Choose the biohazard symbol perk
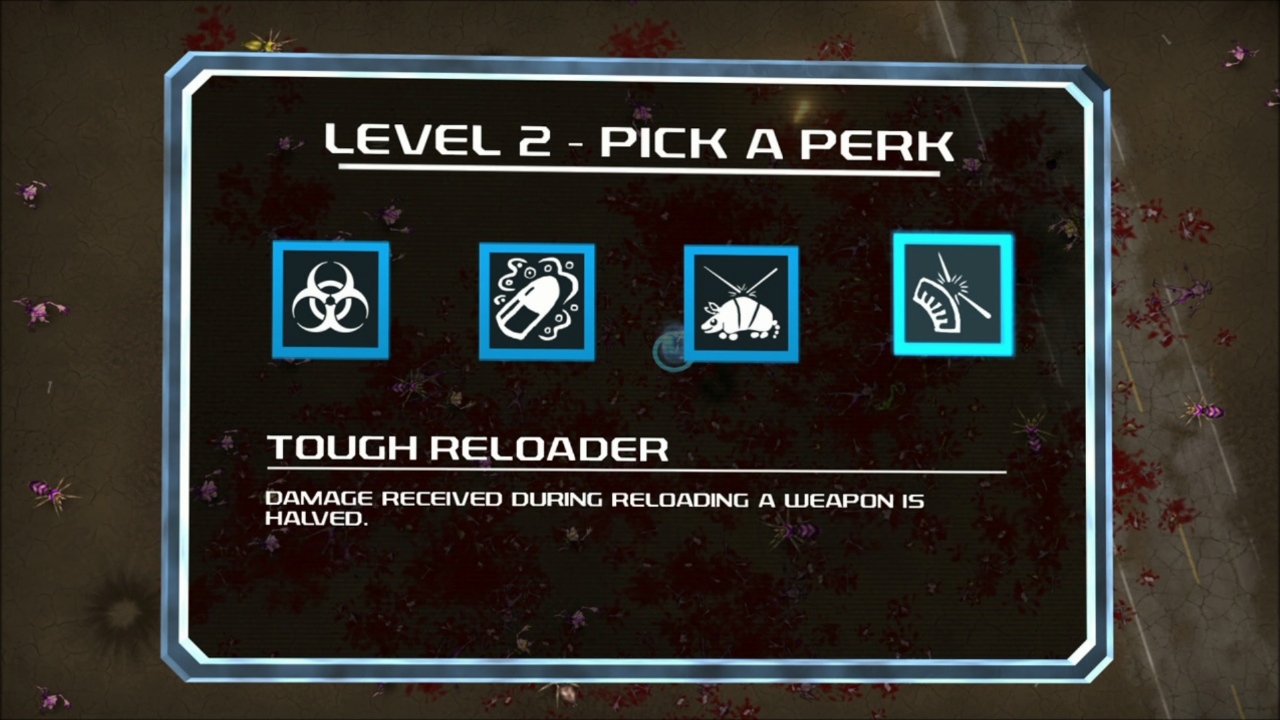Screen dimensions: 1280x720 (330, 299)
